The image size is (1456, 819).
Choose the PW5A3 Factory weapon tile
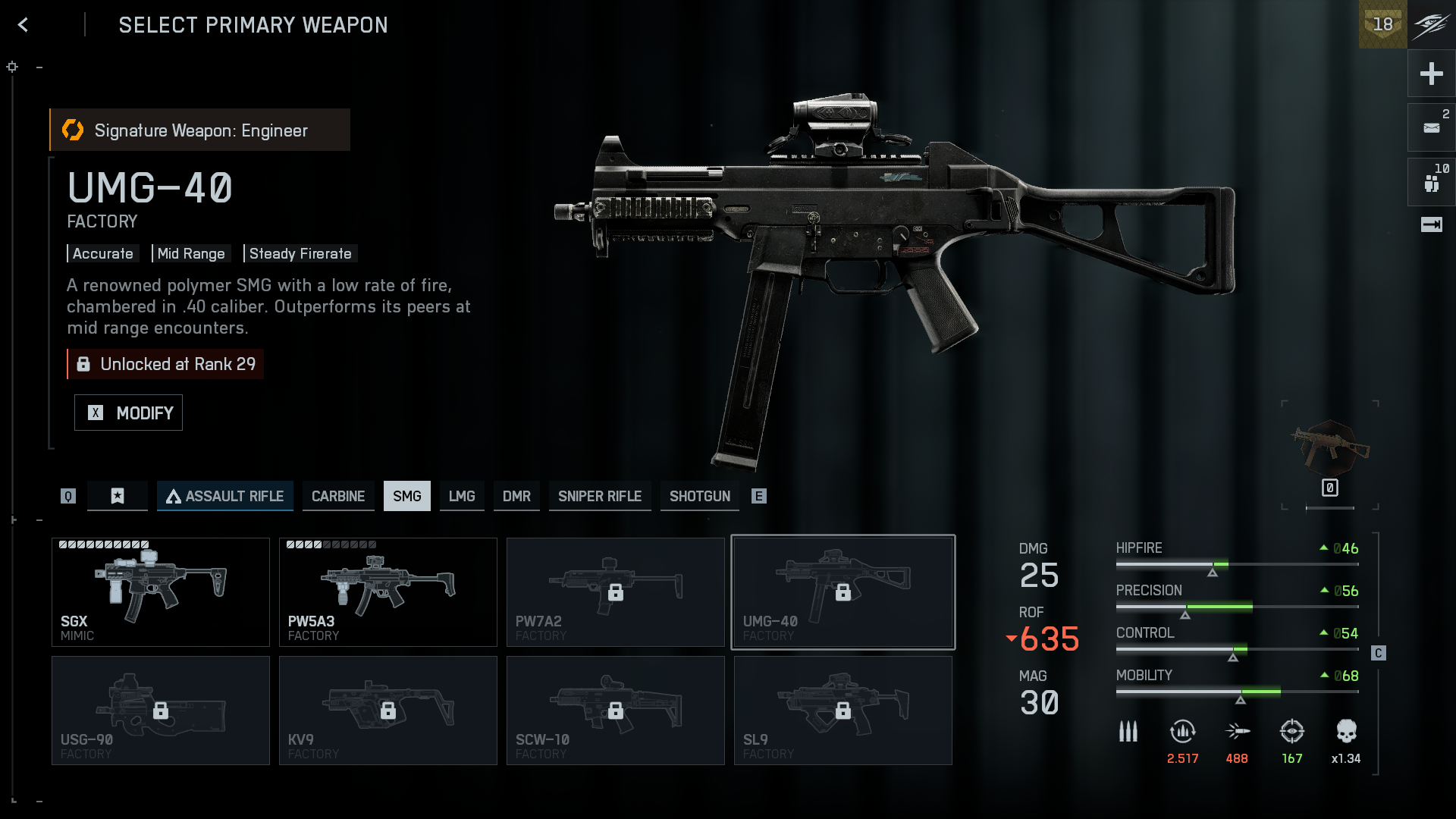coord(388,592)
